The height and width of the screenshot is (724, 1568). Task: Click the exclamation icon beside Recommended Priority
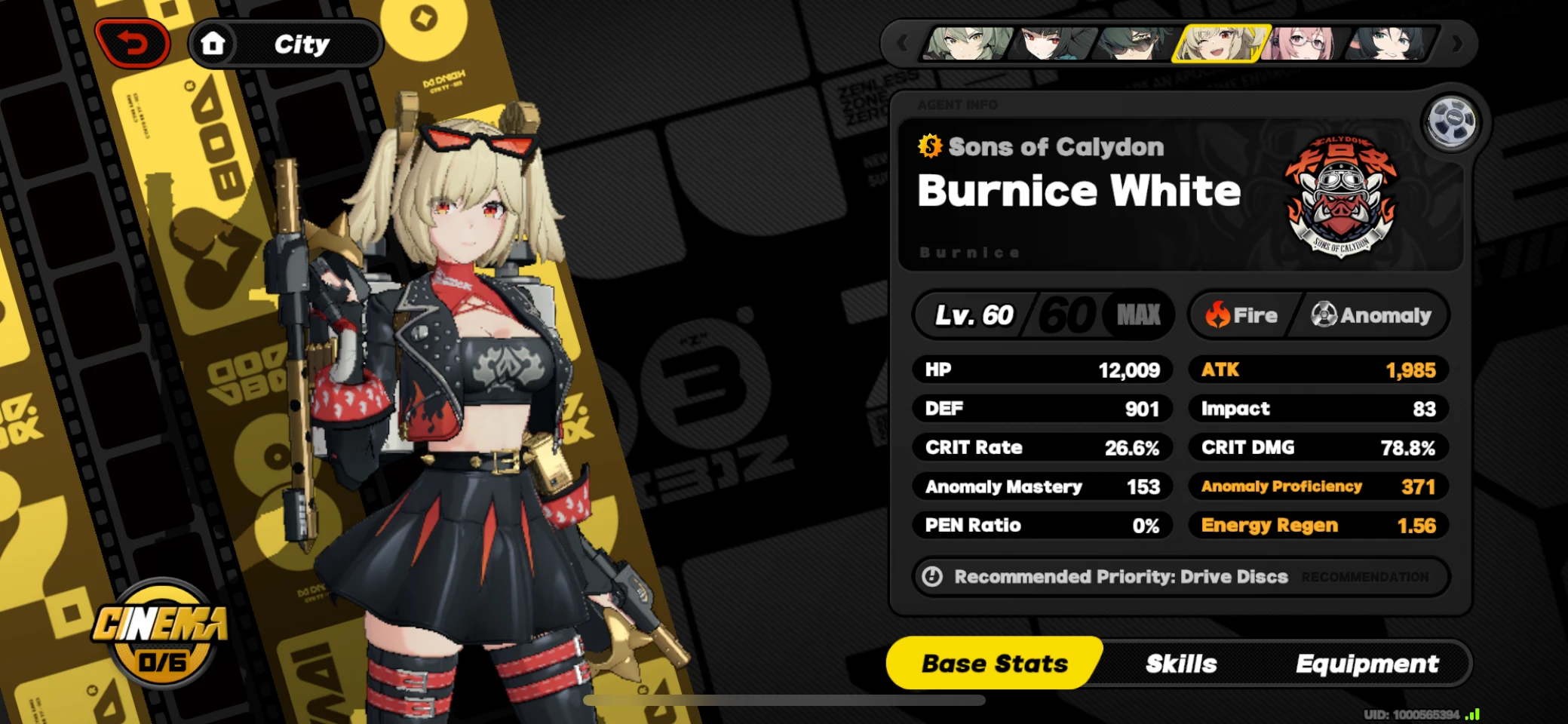pyautogui.click(x=933, y=577)
